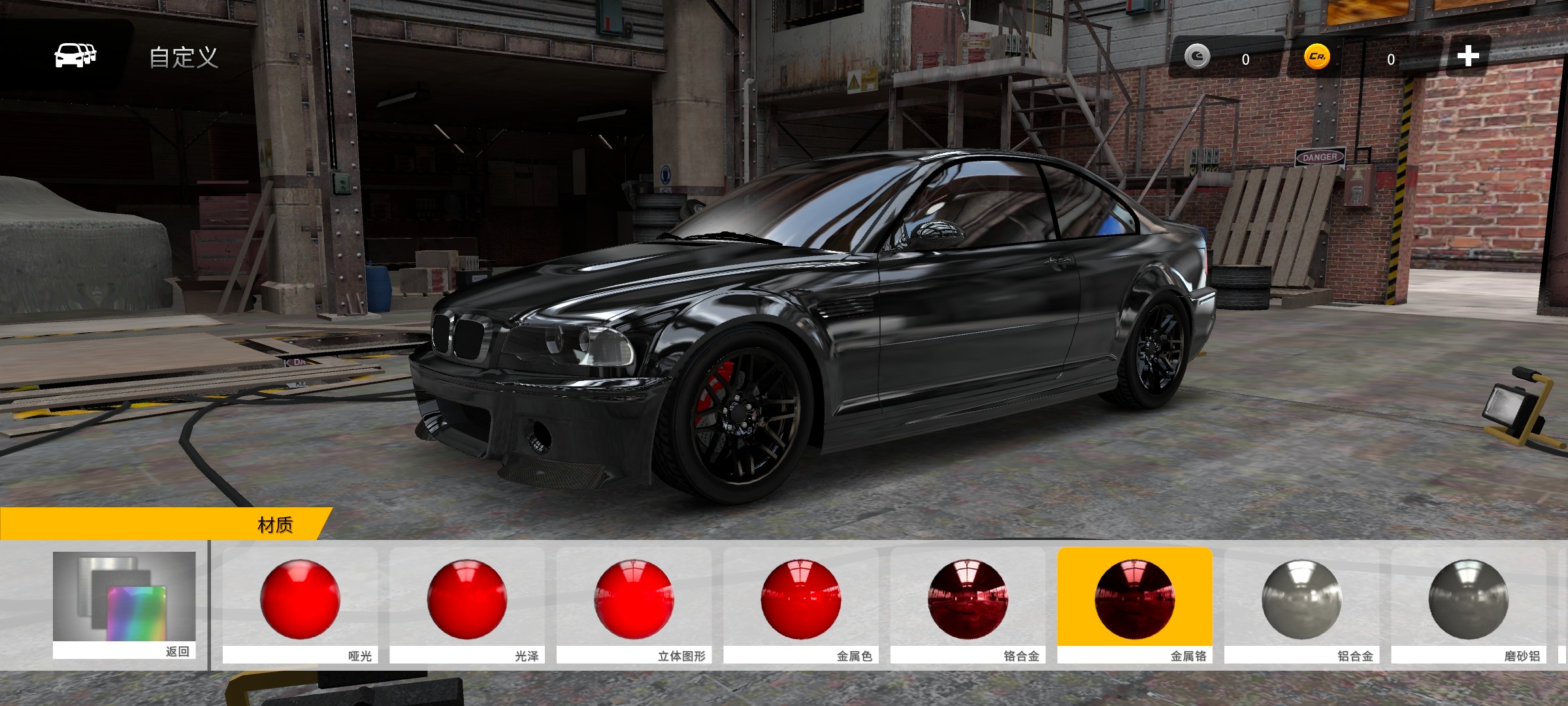Select the 哑光 matte material

point(300,605)
